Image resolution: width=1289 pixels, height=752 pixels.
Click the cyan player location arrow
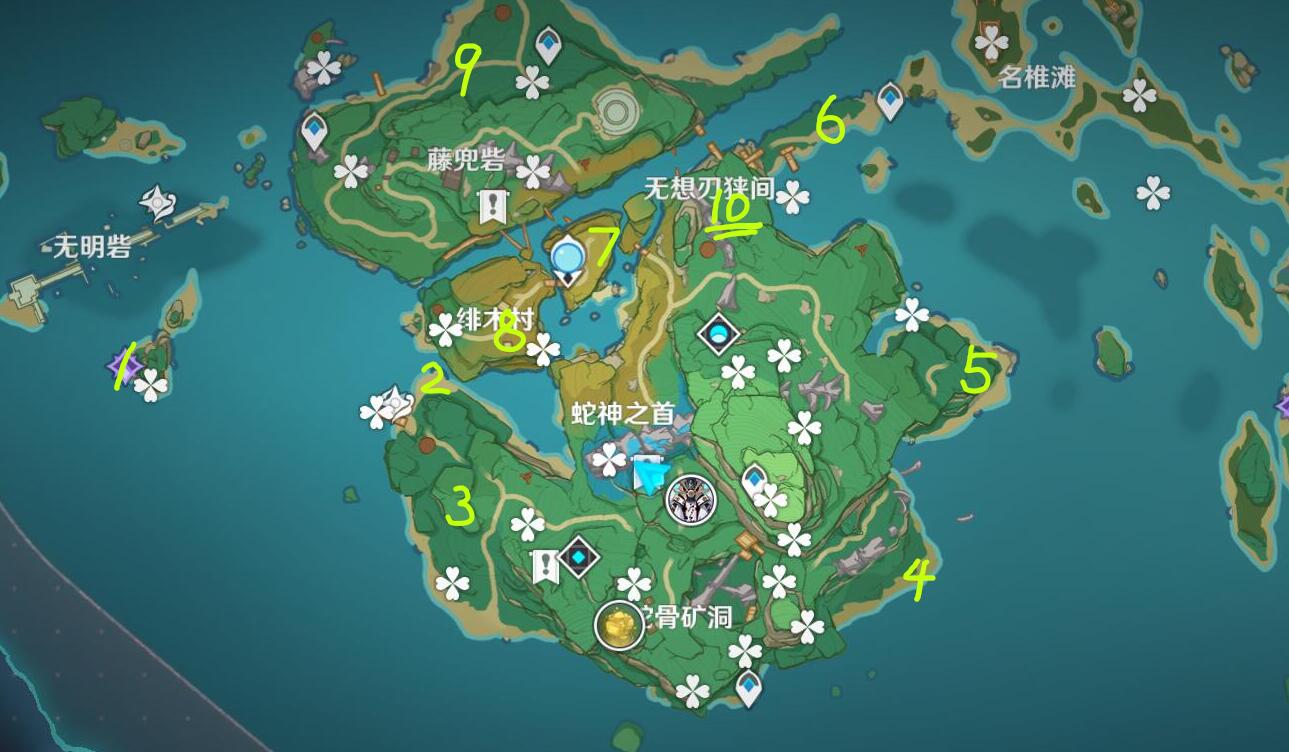(649, 474)
